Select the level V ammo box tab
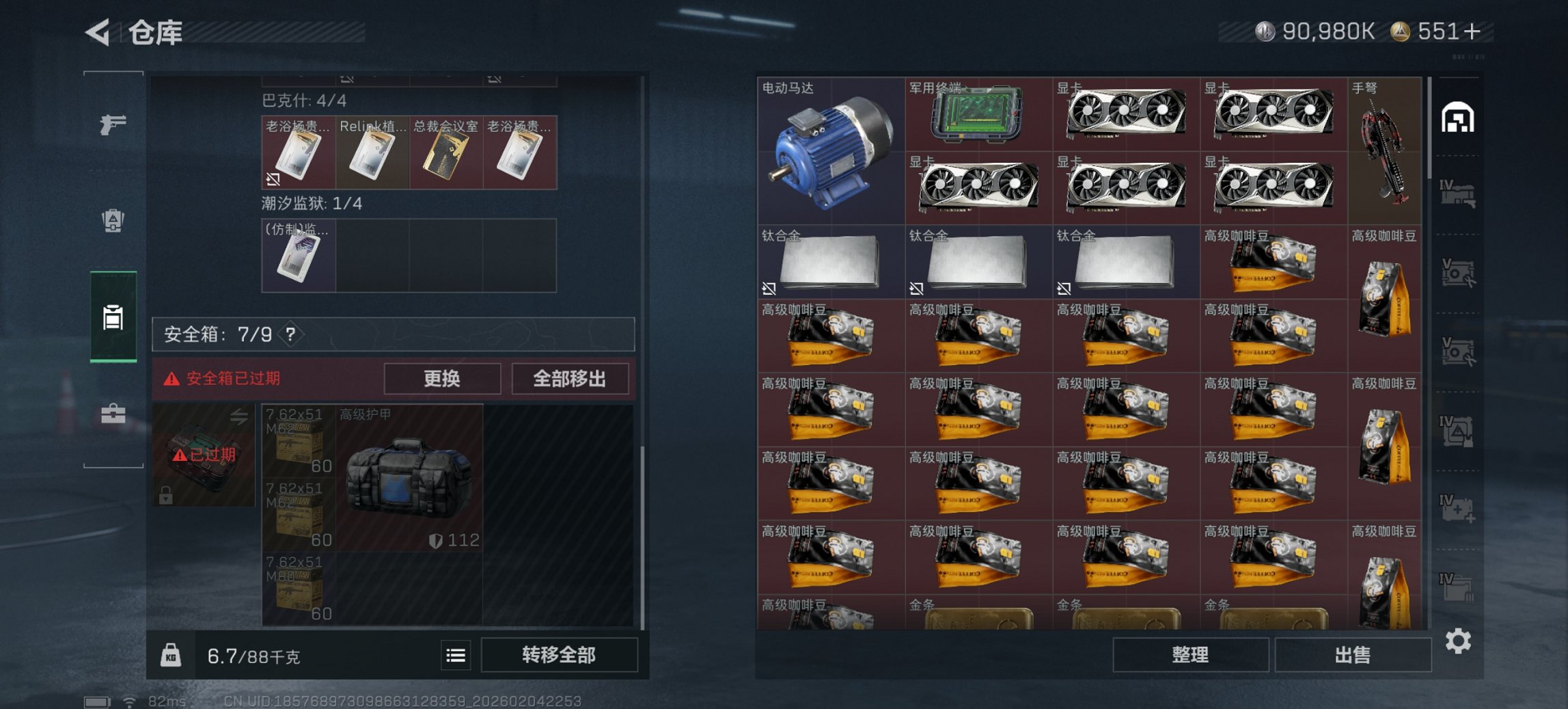1568x709 pixels. click(1459, 271)
